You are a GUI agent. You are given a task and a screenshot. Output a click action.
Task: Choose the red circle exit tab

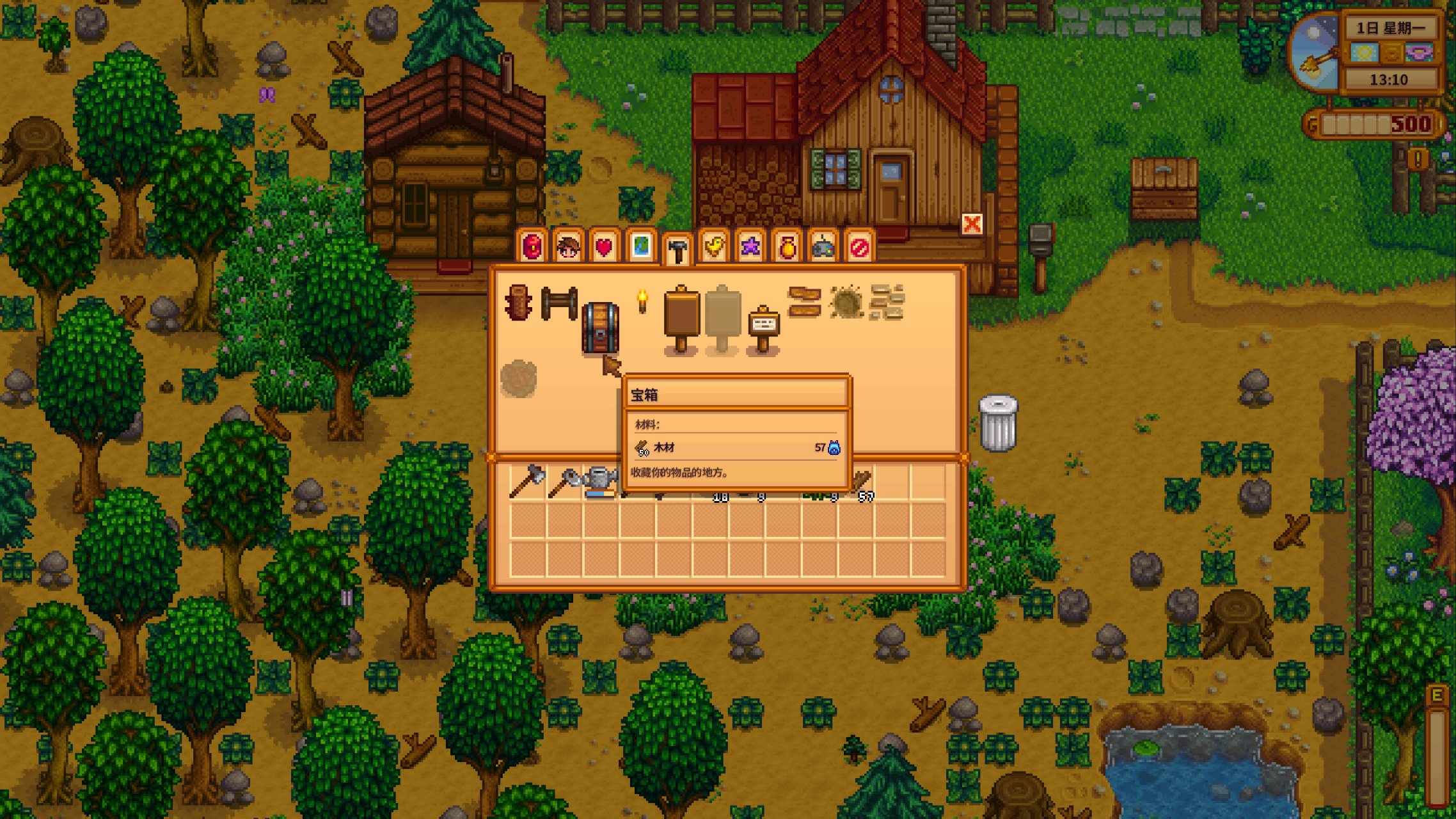click(860, 246)
